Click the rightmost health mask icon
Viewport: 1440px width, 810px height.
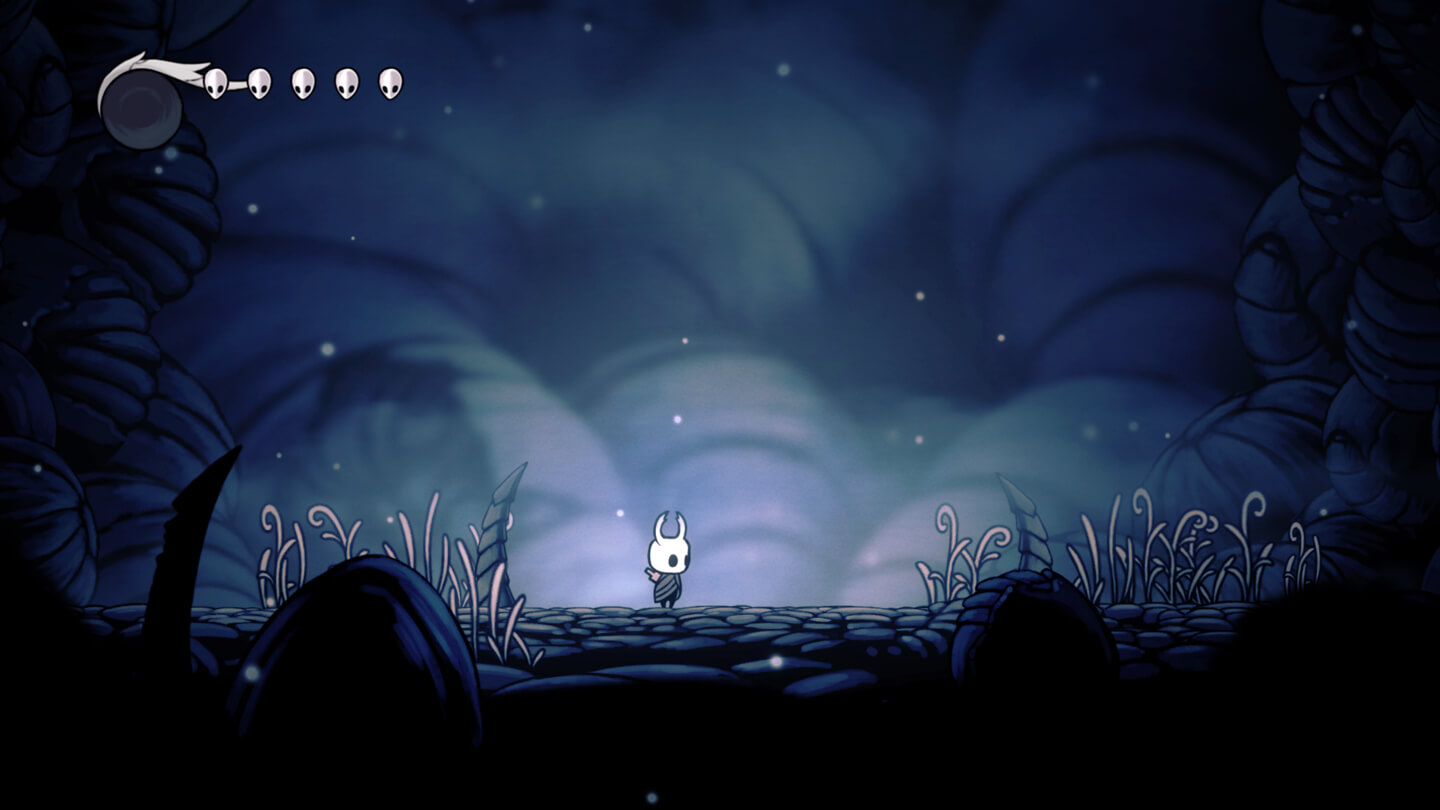coord(388,84)
